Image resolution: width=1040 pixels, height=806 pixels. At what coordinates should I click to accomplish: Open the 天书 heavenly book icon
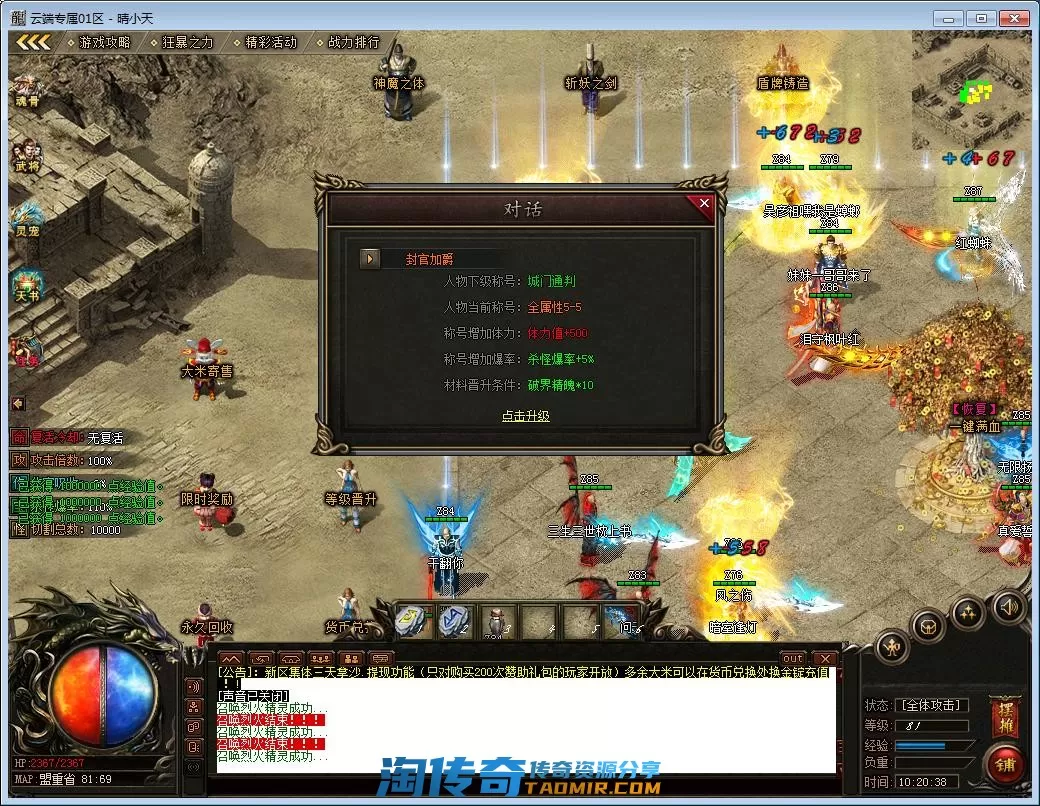[x=27, y=283]
